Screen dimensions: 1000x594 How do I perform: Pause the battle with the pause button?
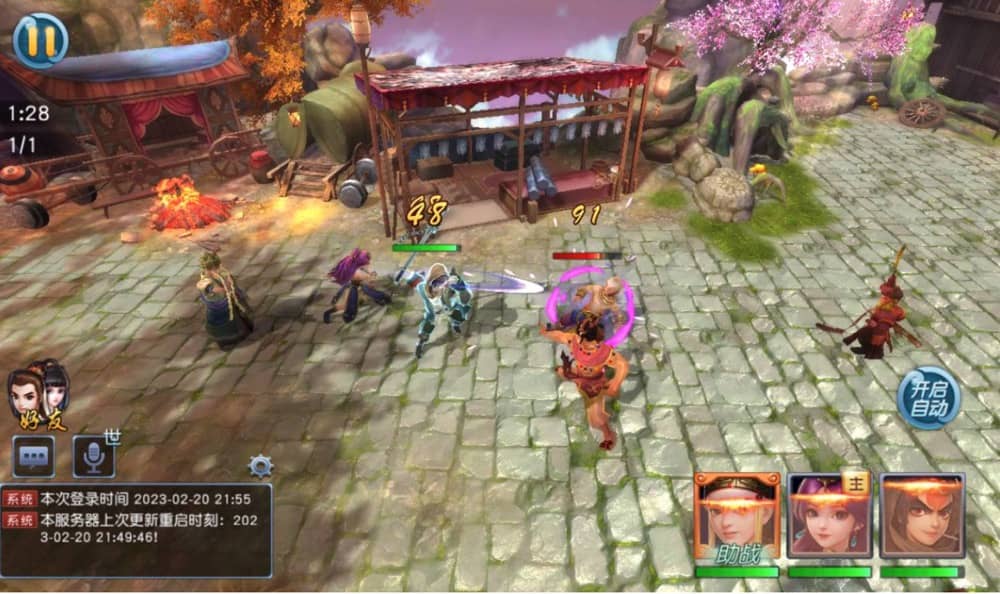pos(41,40)
